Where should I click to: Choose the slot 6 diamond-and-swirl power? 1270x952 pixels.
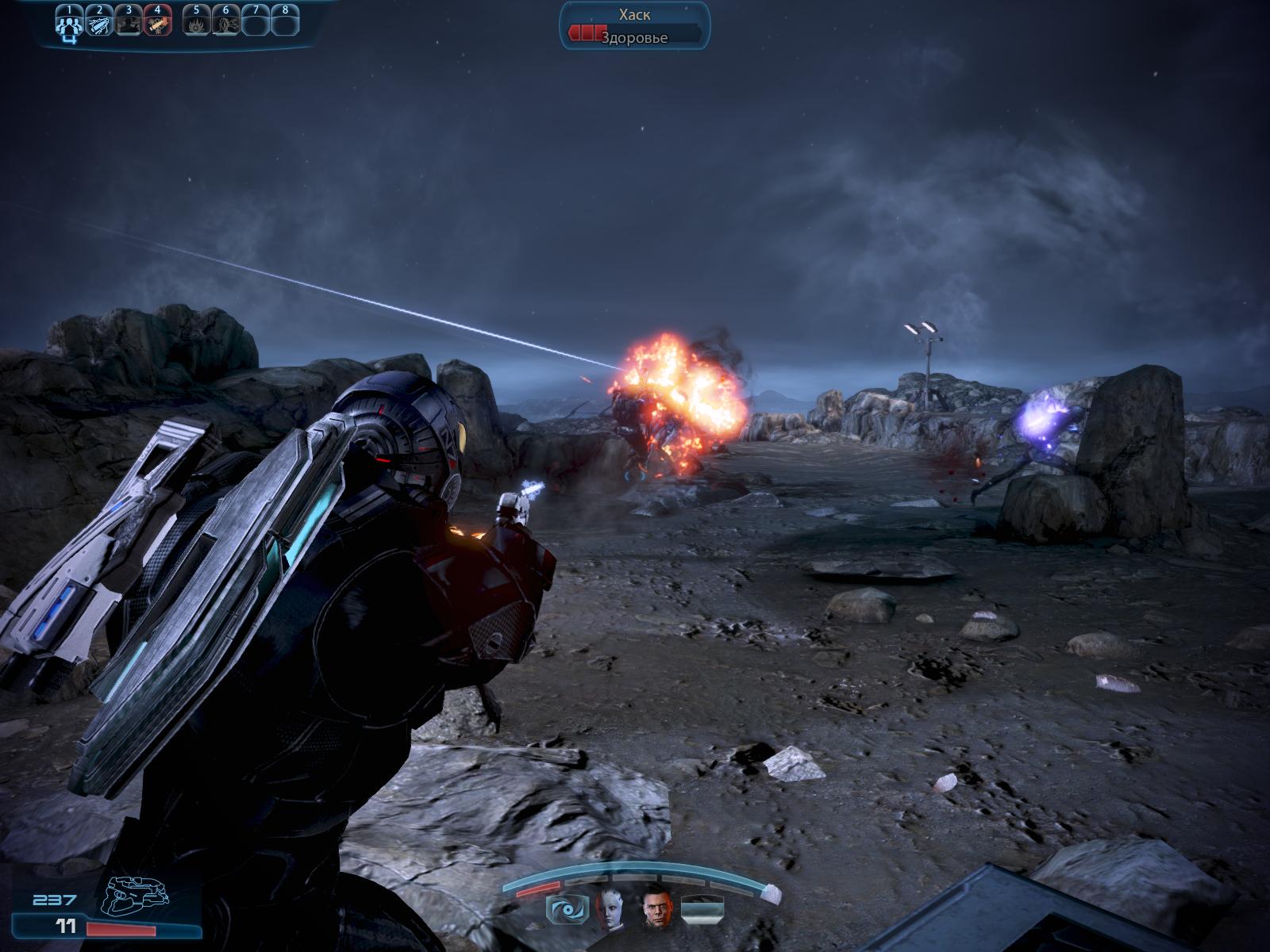(x=225, y=23)
